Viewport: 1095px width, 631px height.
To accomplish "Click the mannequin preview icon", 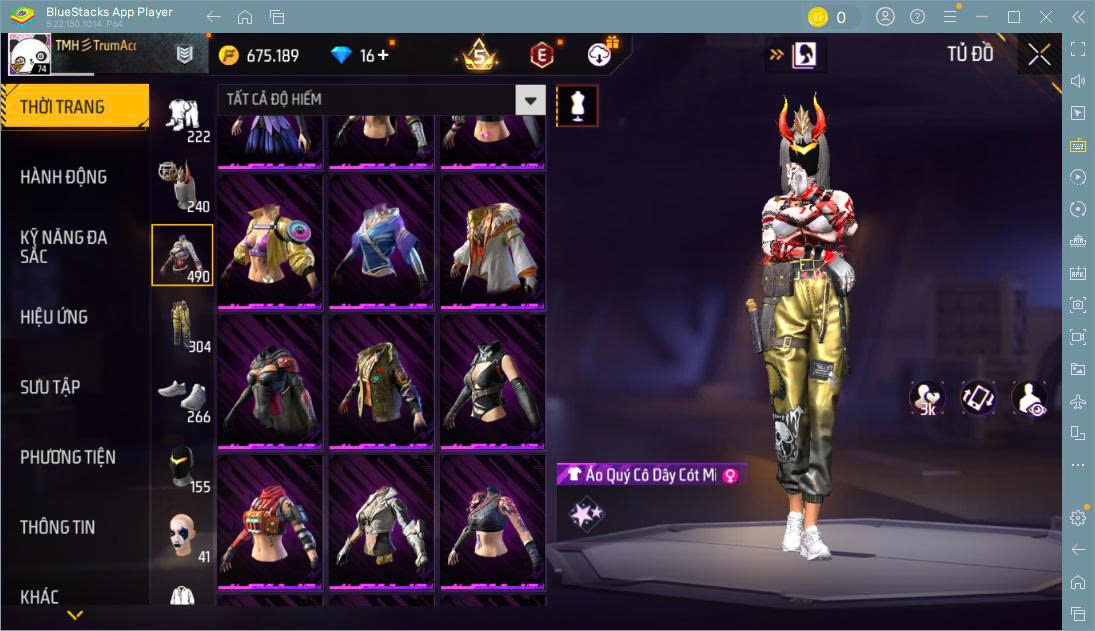I will pos(577,105).
